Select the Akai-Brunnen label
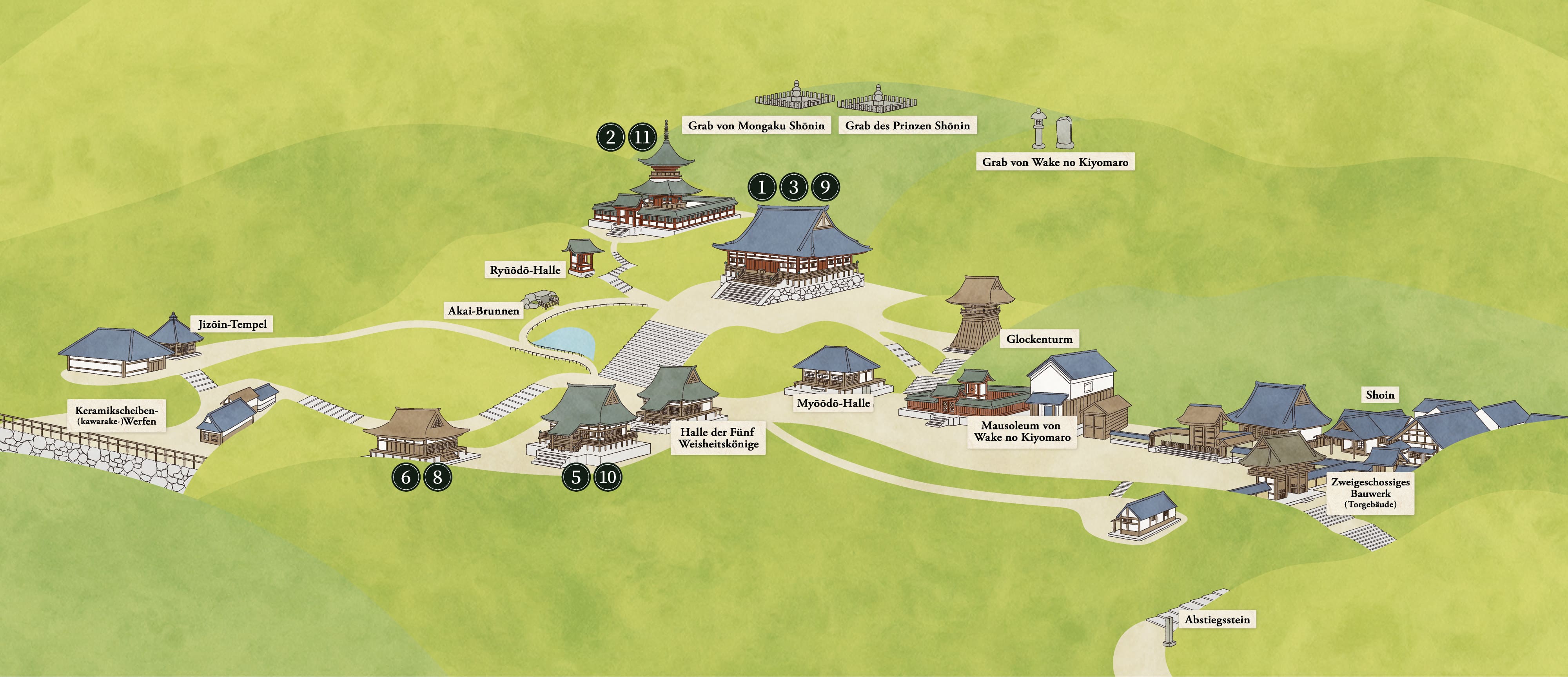The image size is (1568, 677). pyautogui.click(x=483, y=311)
